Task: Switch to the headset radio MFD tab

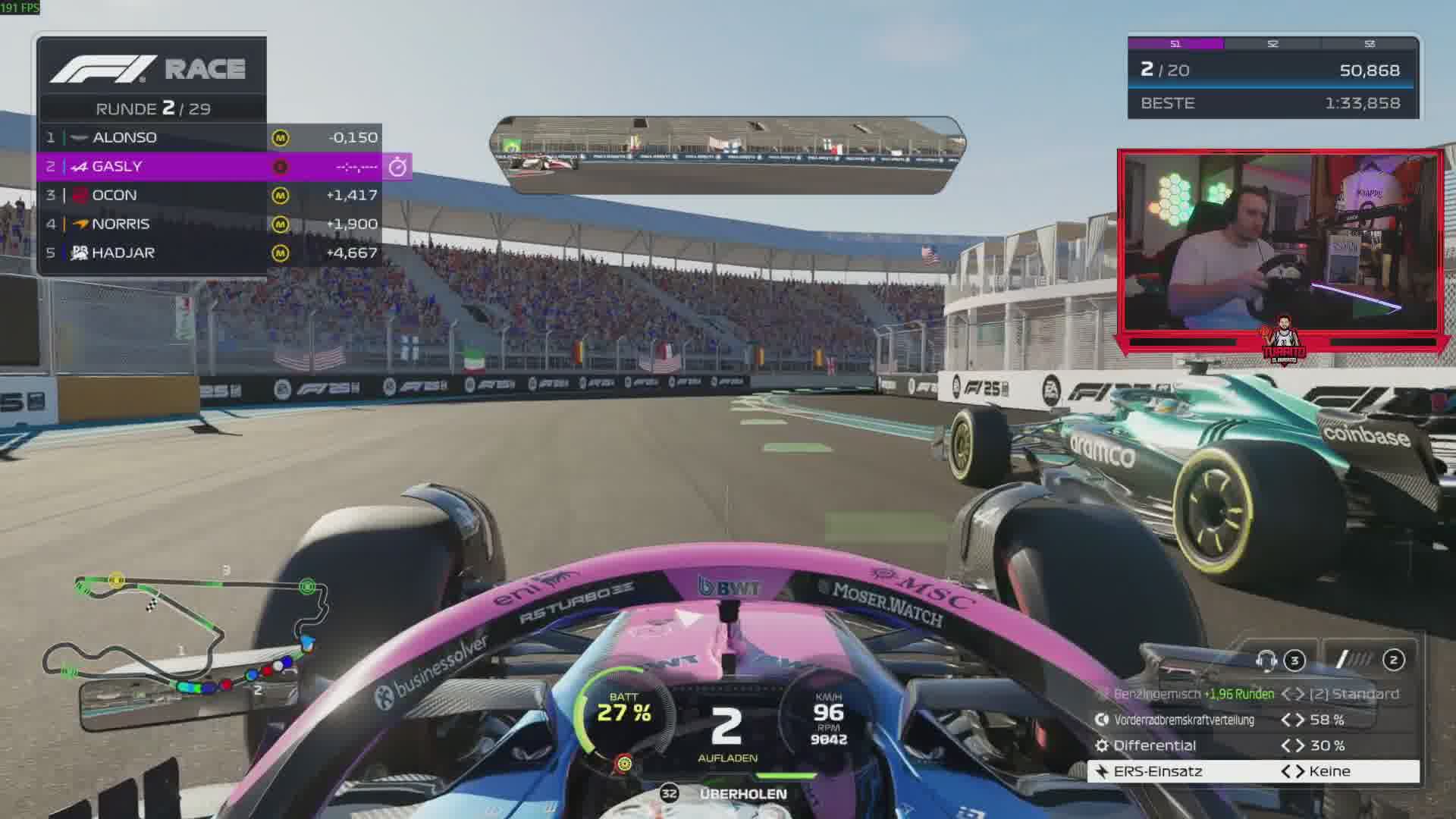Action: [x=1279, y=660]
